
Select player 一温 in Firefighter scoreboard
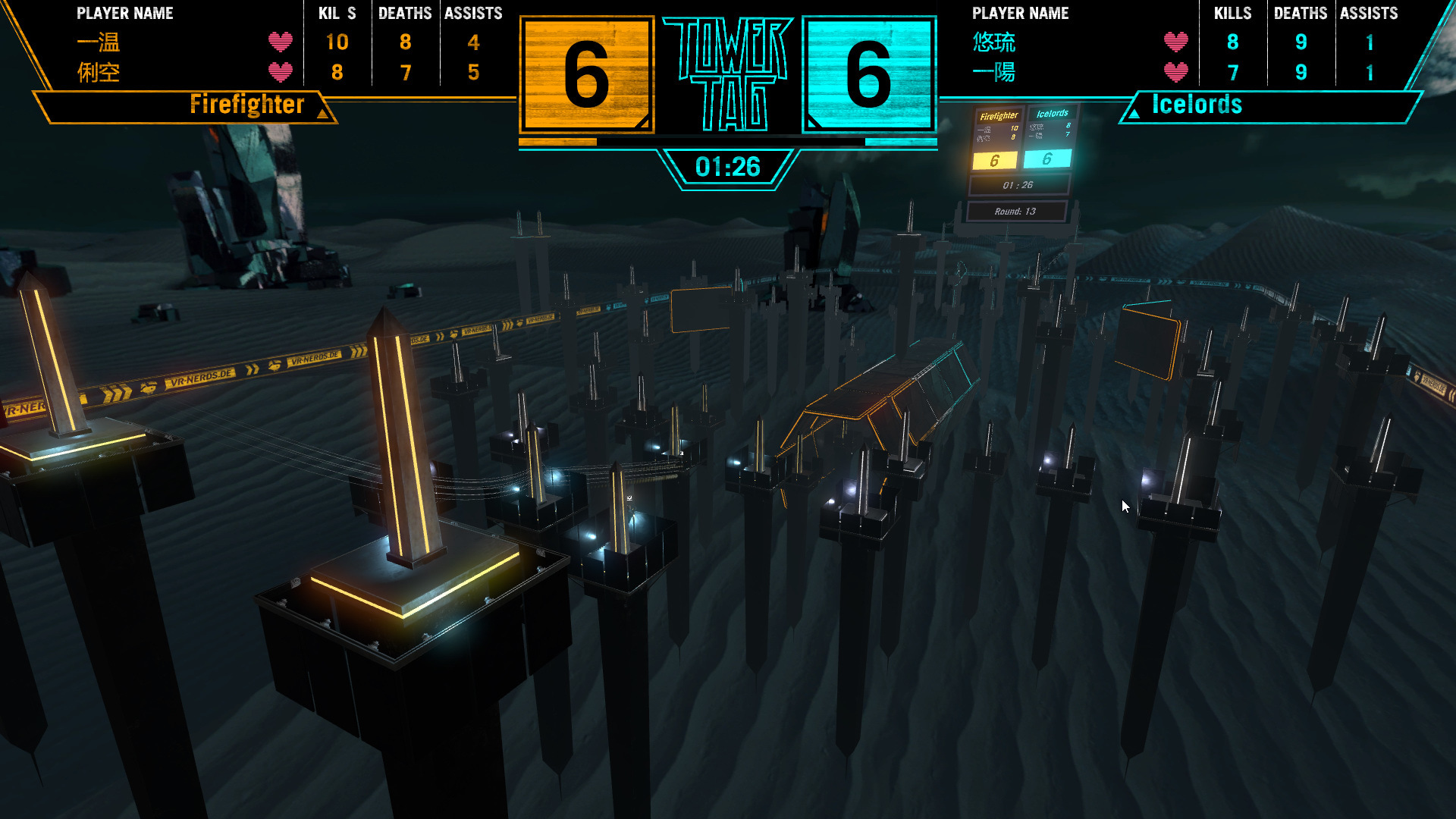[99, 42]
